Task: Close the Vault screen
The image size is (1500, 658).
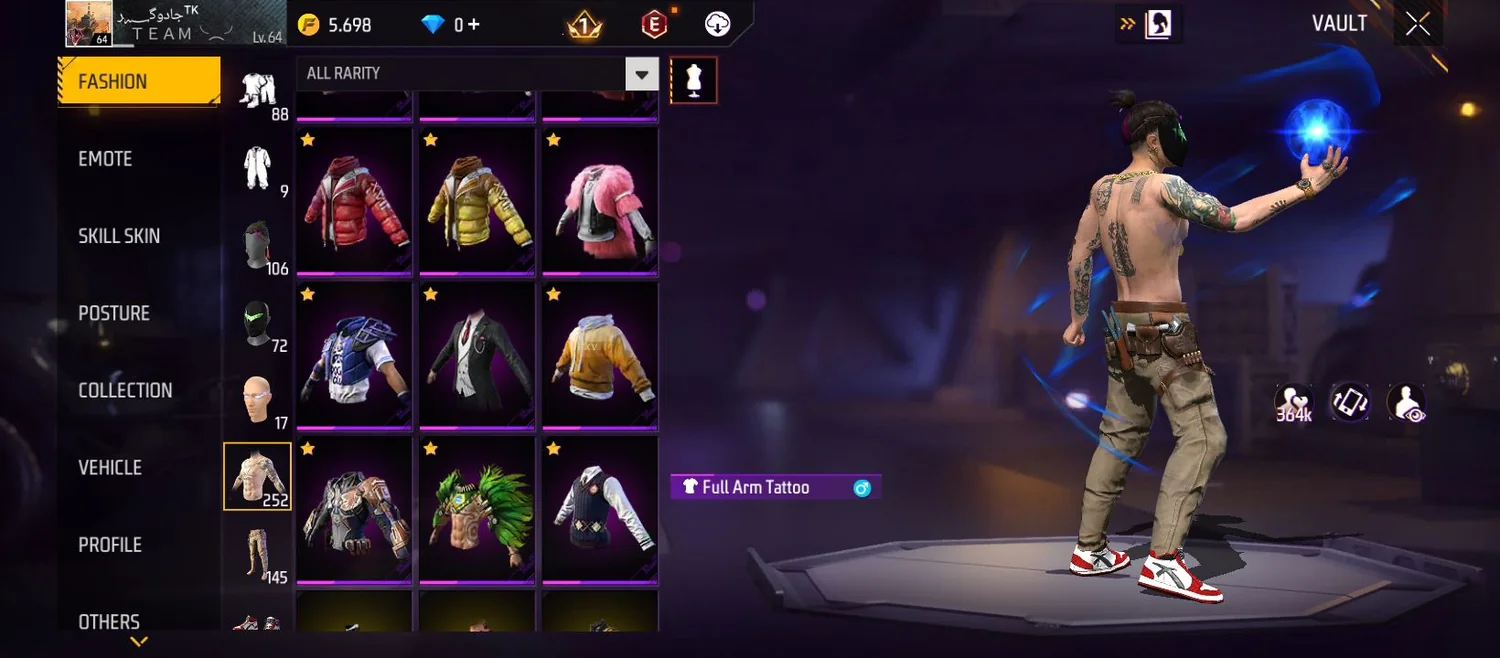Action: pyautogui.click(x=1418, y=25)
